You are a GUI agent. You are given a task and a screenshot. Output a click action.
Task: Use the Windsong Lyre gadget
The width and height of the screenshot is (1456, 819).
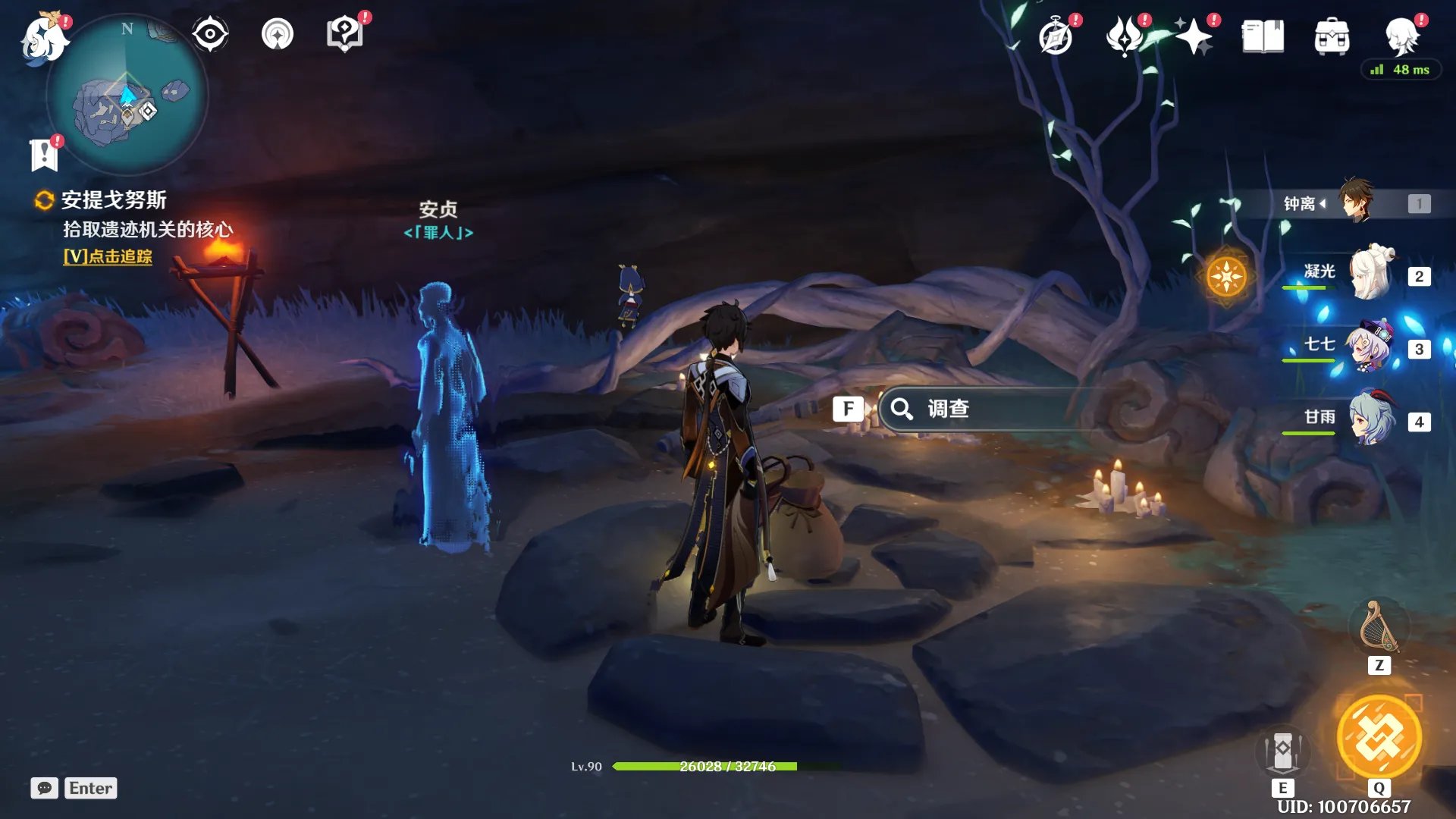(1379, 628)
